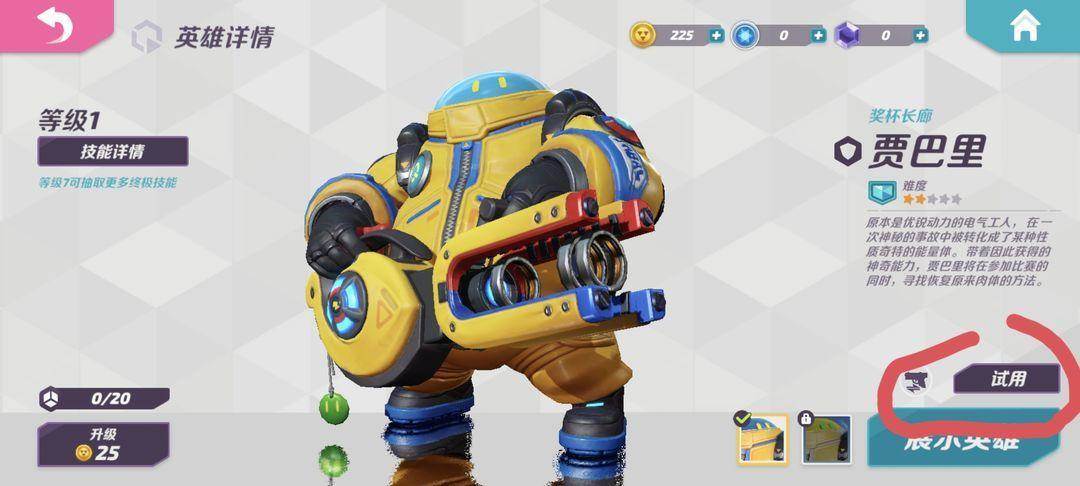Choose the locked green skin thumbnail
1080x486 pixels.
click(x=826, y=440)
